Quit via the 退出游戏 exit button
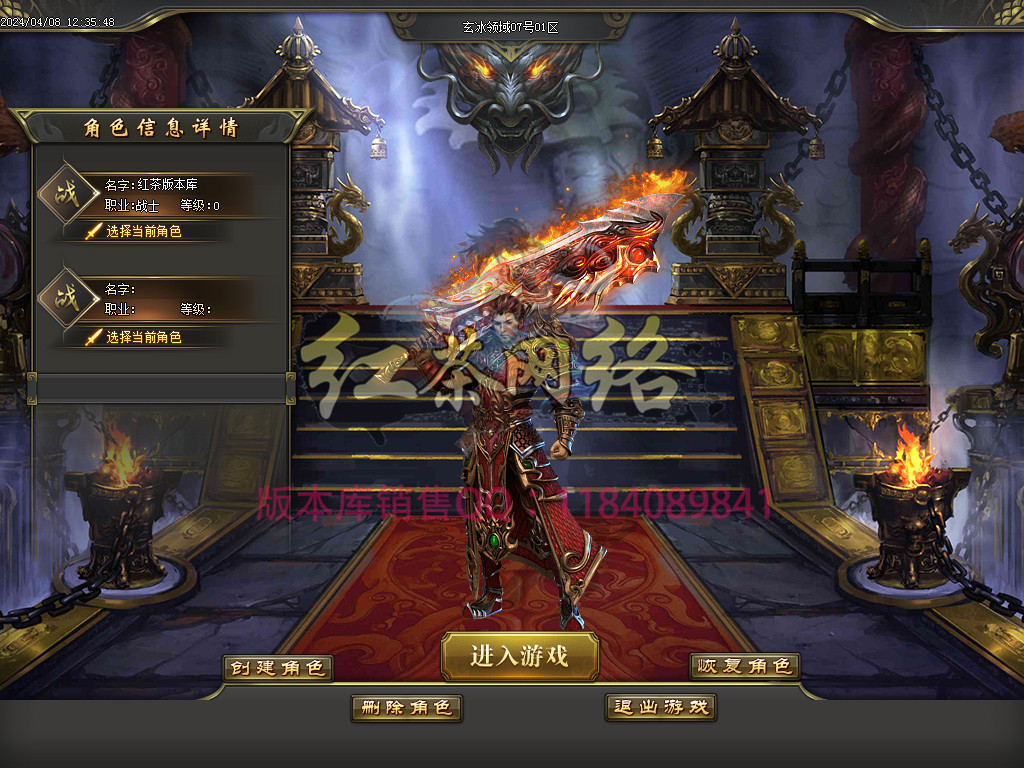 click(660, 708)
